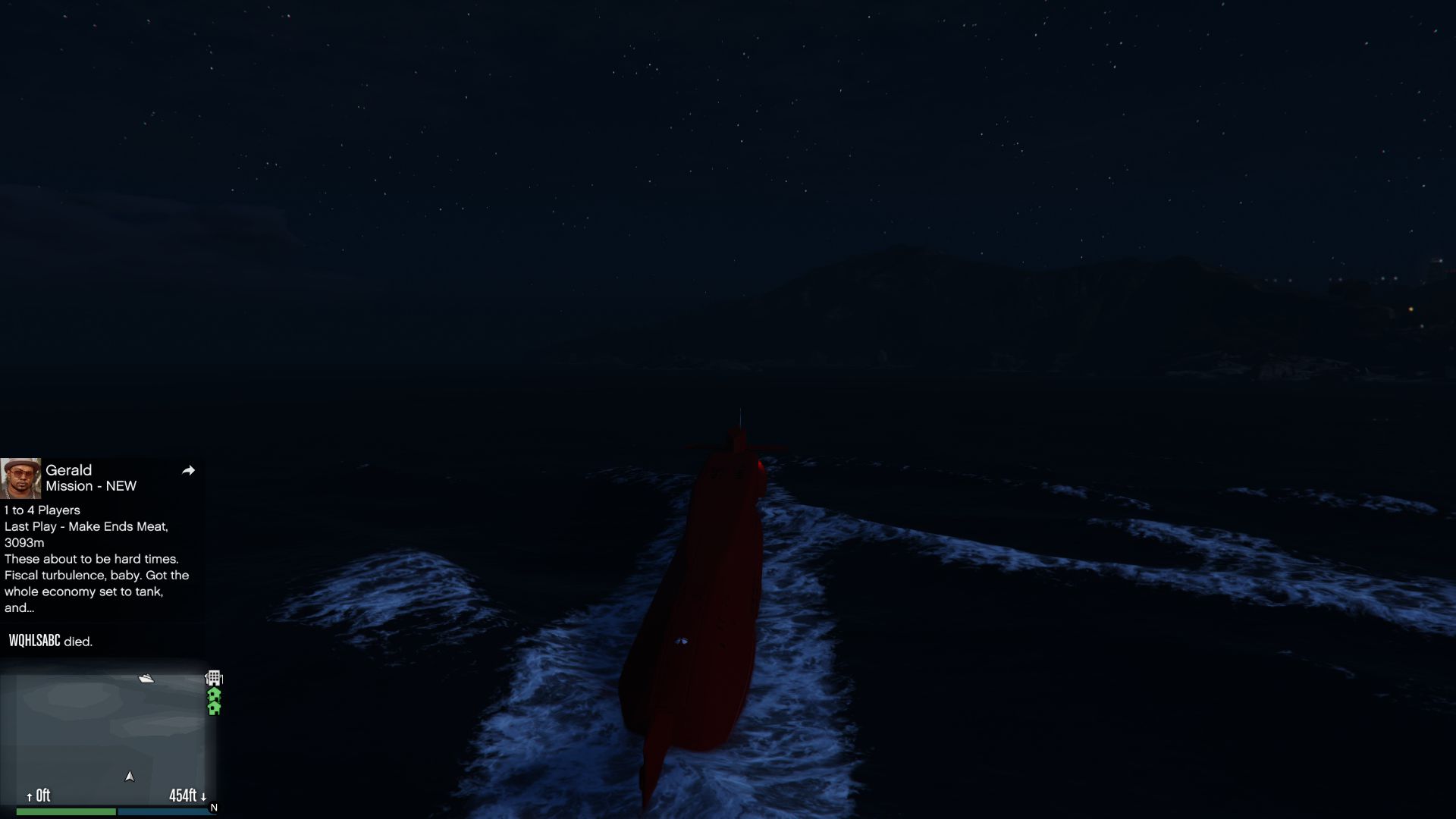Click the downward arrow beside 454ft reading

click(202, 797)
